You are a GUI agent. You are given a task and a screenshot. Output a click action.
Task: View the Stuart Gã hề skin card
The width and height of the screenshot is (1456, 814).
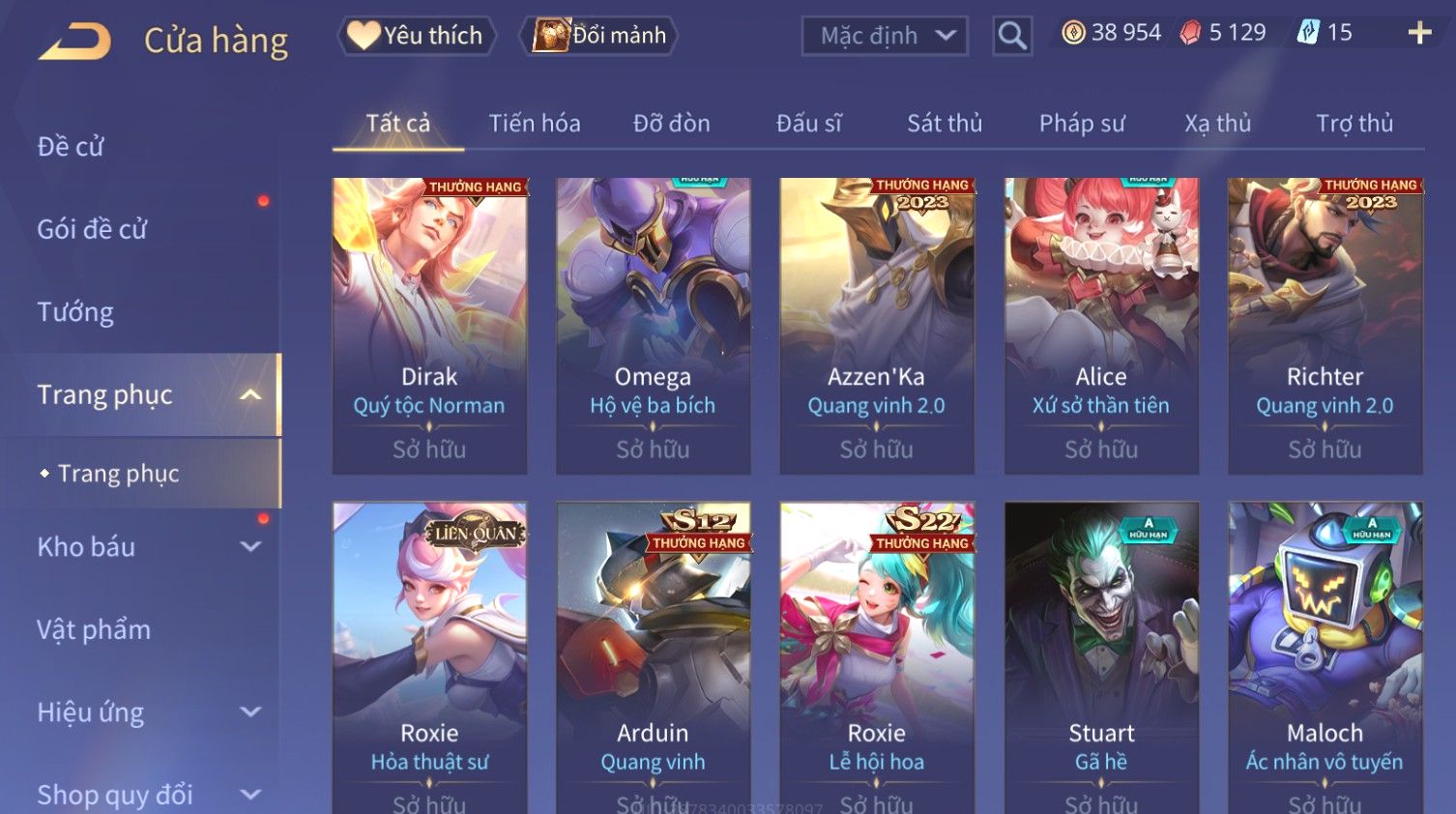(x=1101, y=657)
